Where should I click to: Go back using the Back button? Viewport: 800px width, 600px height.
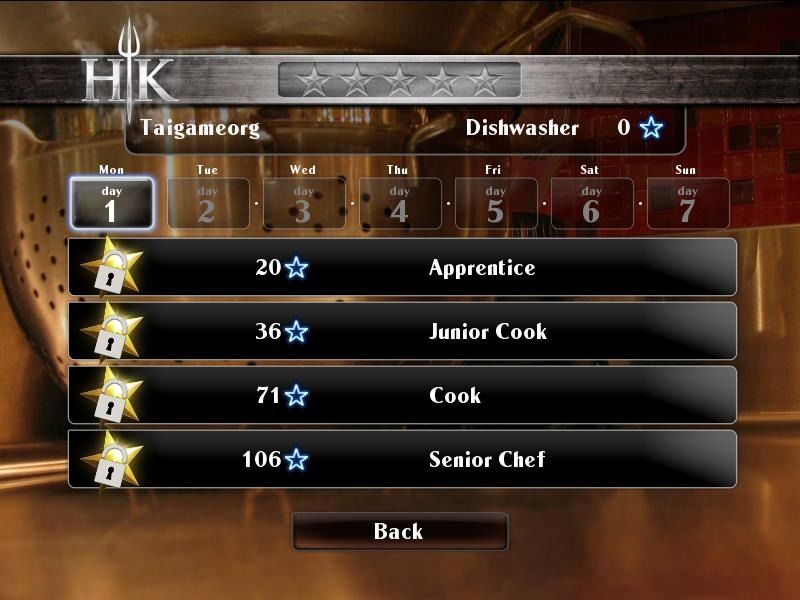399,531
